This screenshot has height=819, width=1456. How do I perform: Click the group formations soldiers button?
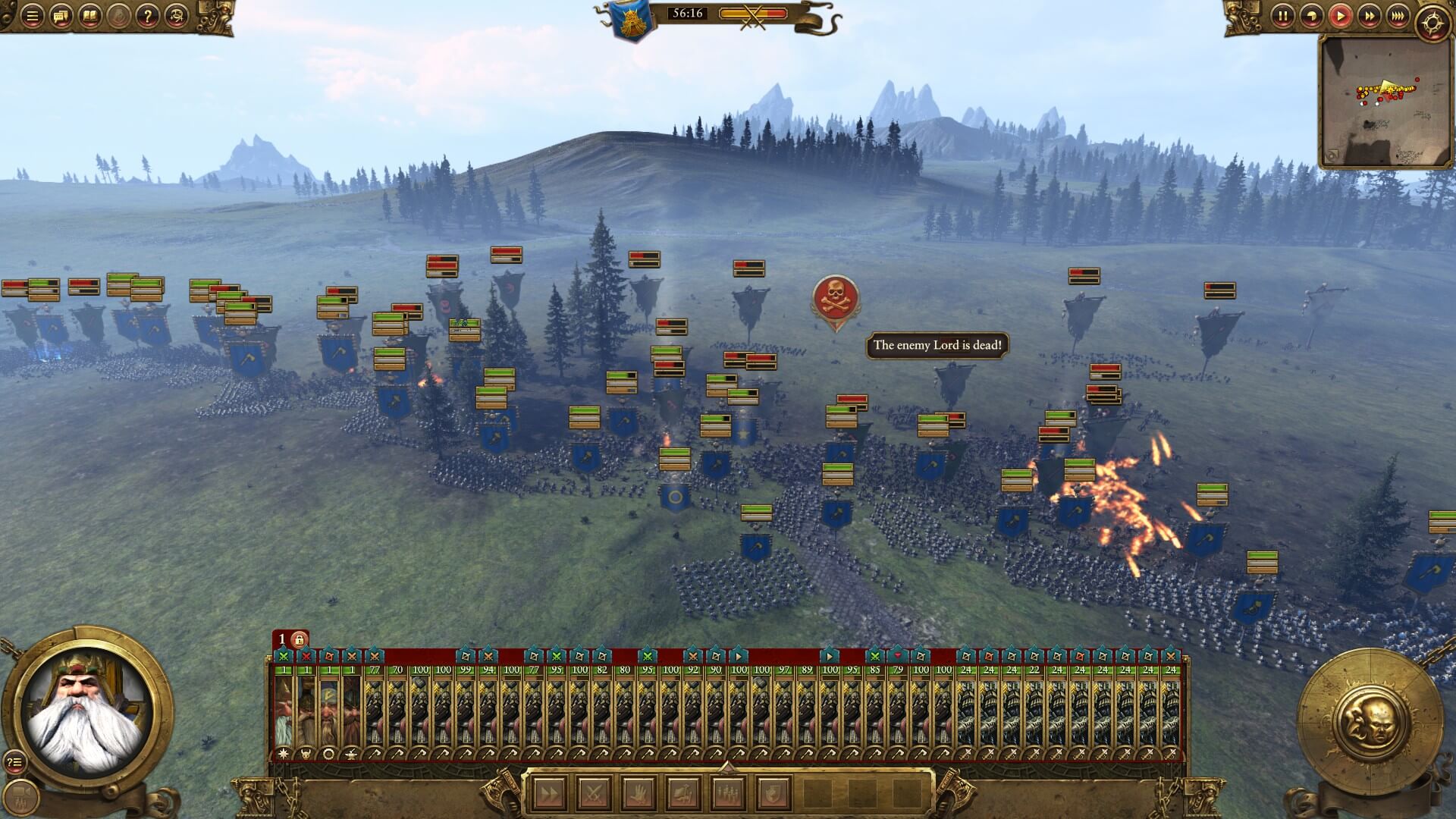pyautogui.click(x=727, y=794)
